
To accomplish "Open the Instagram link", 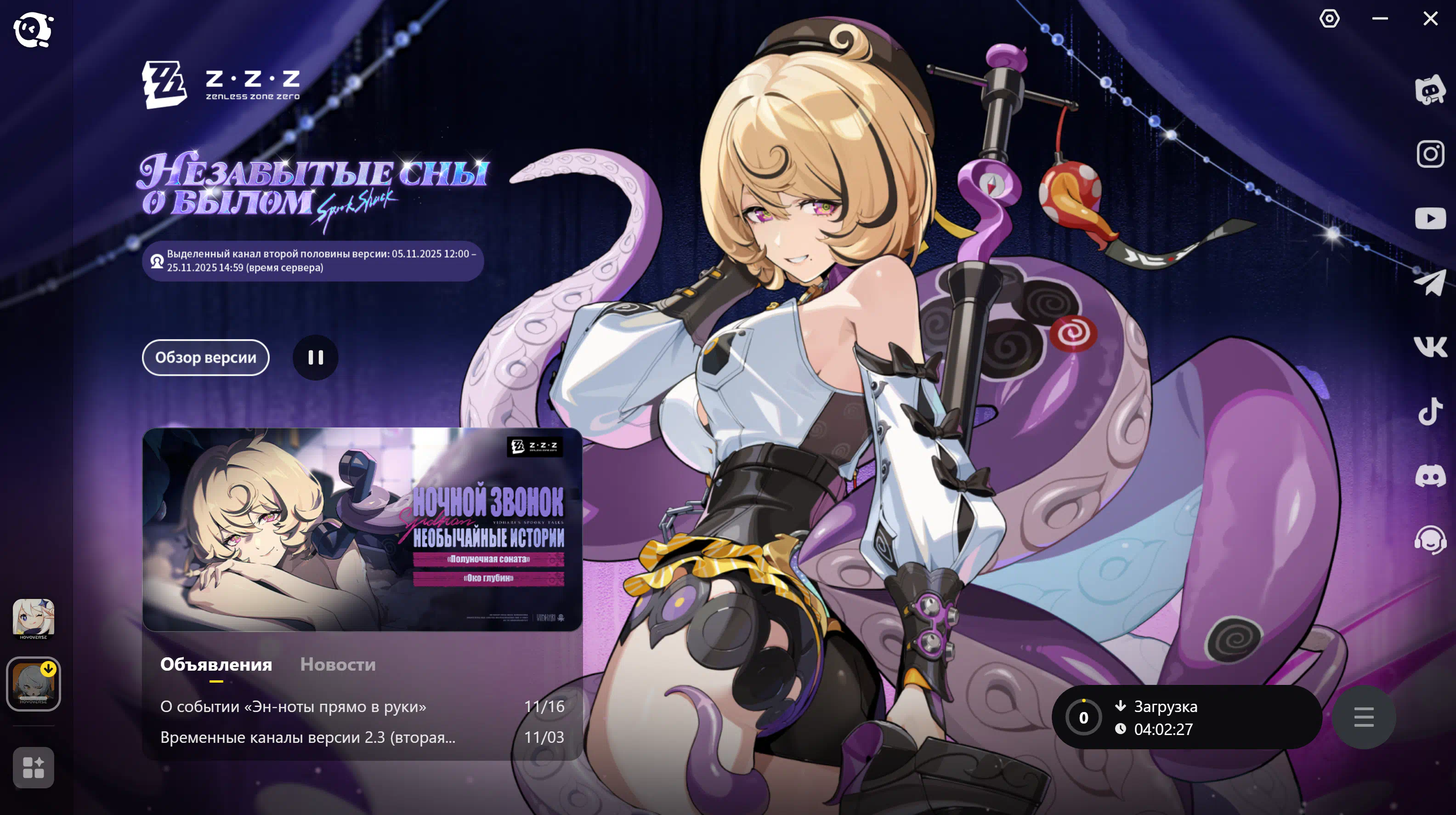I will click(x=1430, y=154).
